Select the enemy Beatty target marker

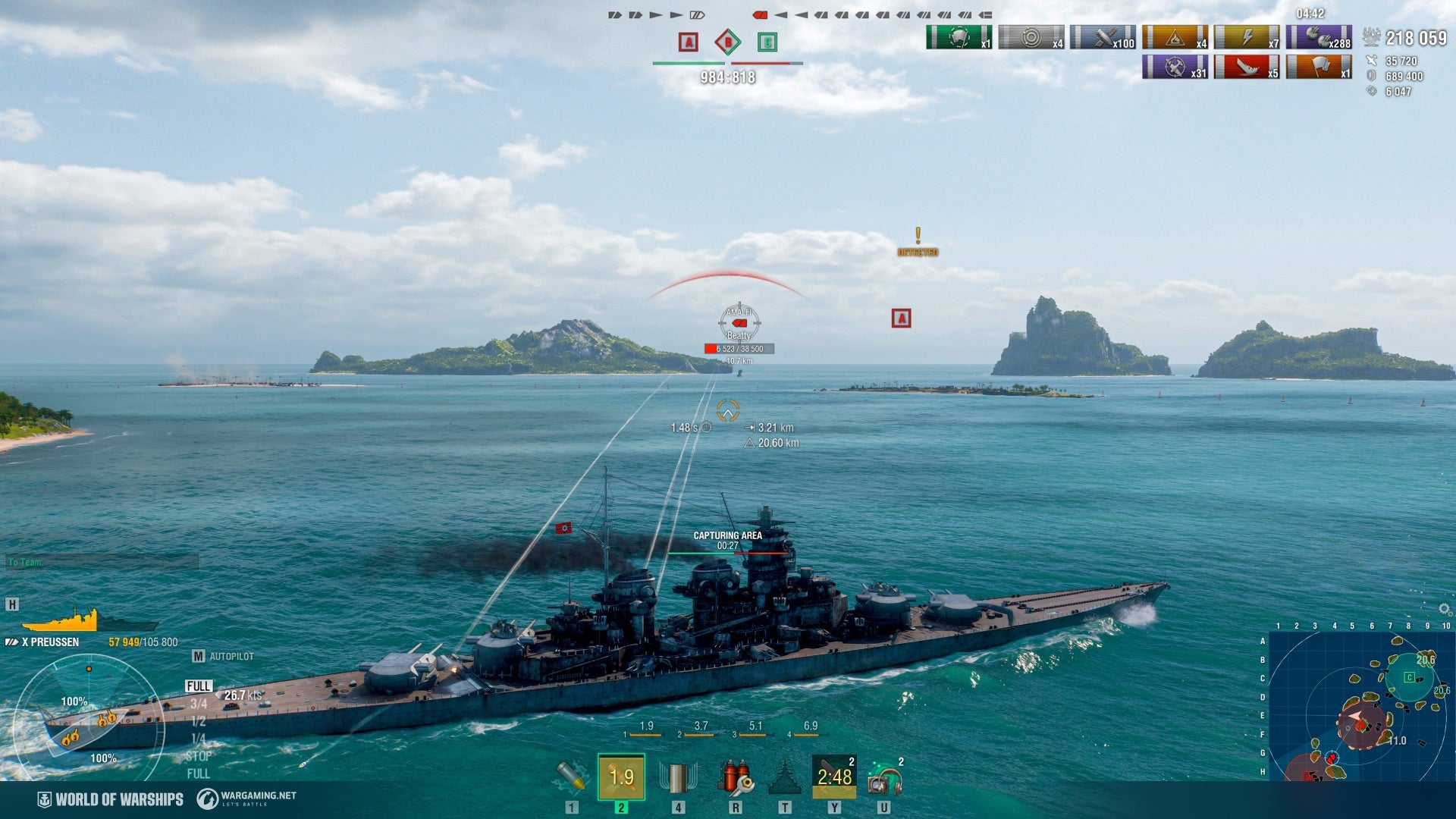(739, 323)
